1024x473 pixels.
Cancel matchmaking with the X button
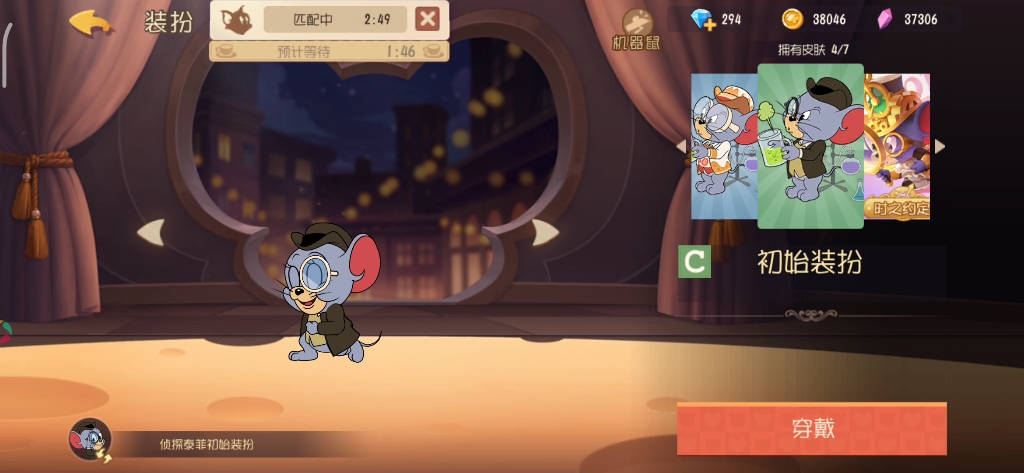tap(427, 19)
